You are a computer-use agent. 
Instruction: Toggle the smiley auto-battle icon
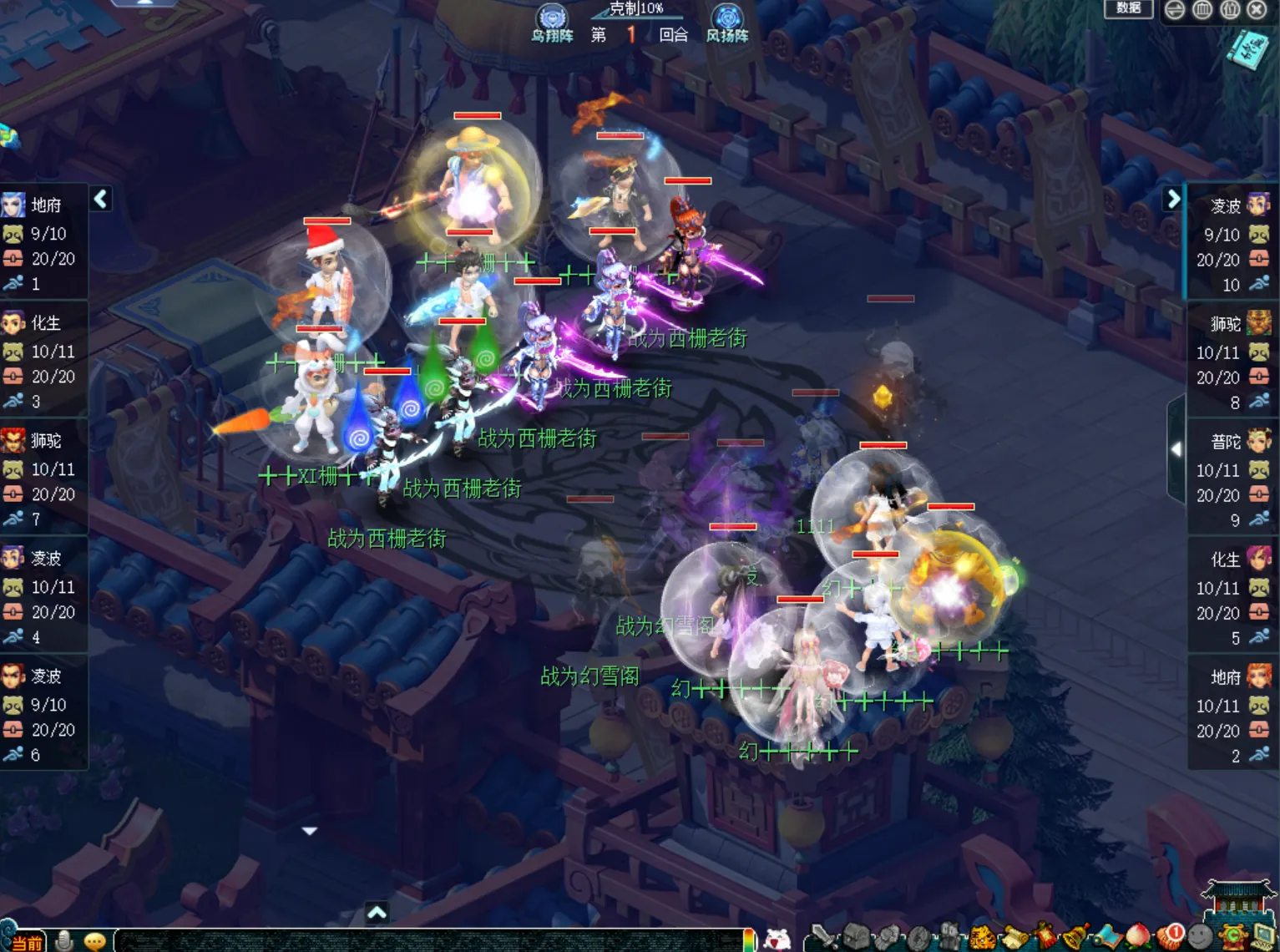click(x=1201, y=935)
